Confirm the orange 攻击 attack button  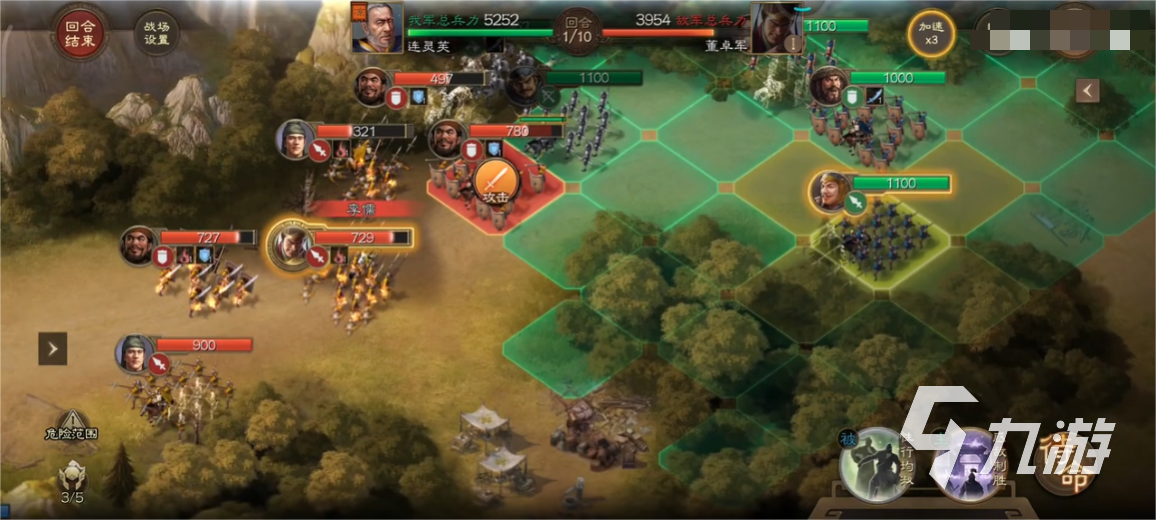(x=494, y=182)
